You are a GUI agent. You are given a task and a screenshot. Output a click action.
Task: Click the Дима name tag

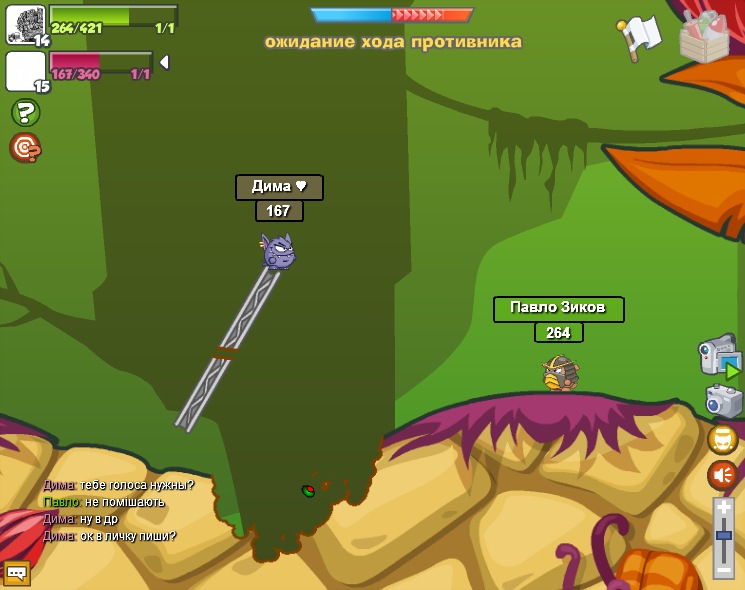pyautogui.click(x=279, y=187)
